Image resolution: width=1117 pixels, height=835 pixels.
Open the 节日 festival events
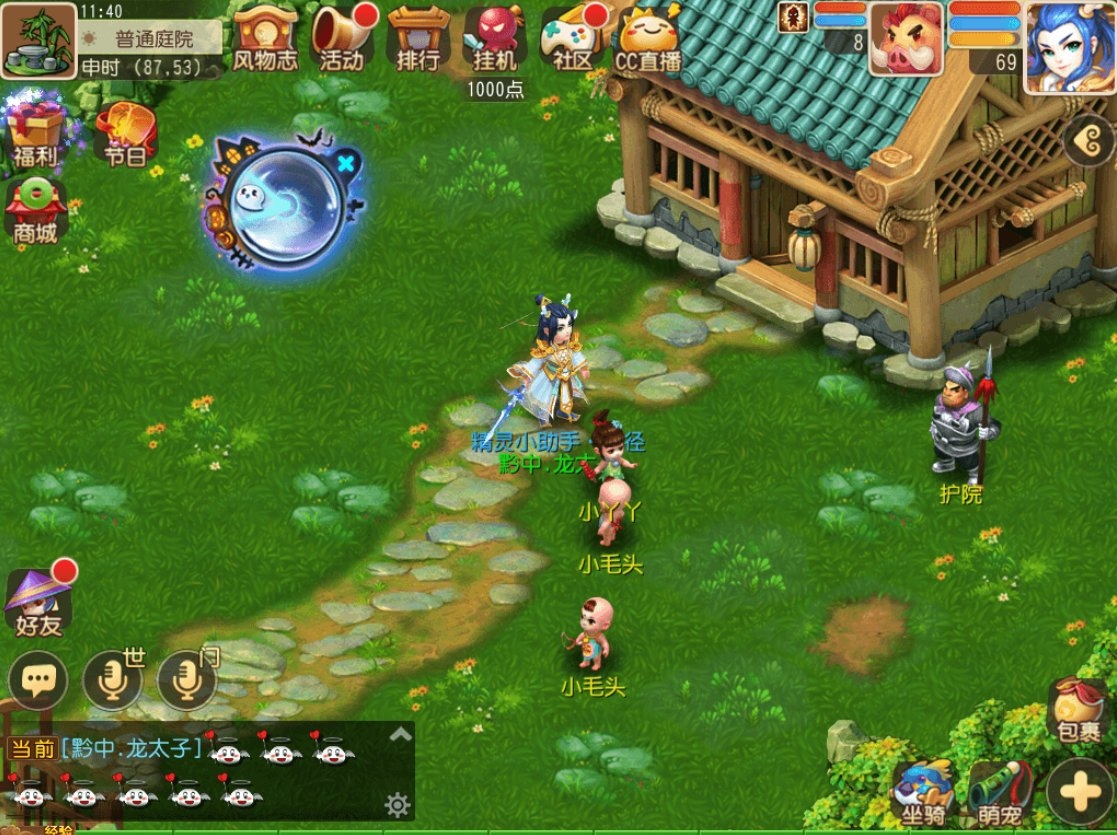click(124, 133)
